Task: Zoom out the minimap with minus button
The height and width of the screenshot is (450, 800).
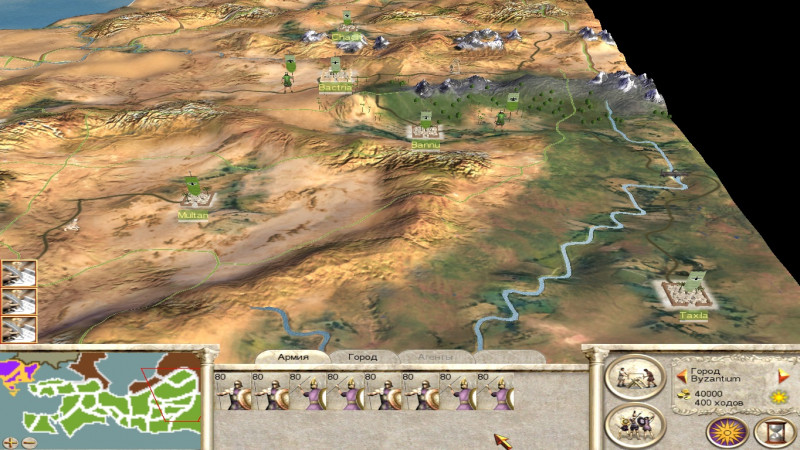Action: 30,441
